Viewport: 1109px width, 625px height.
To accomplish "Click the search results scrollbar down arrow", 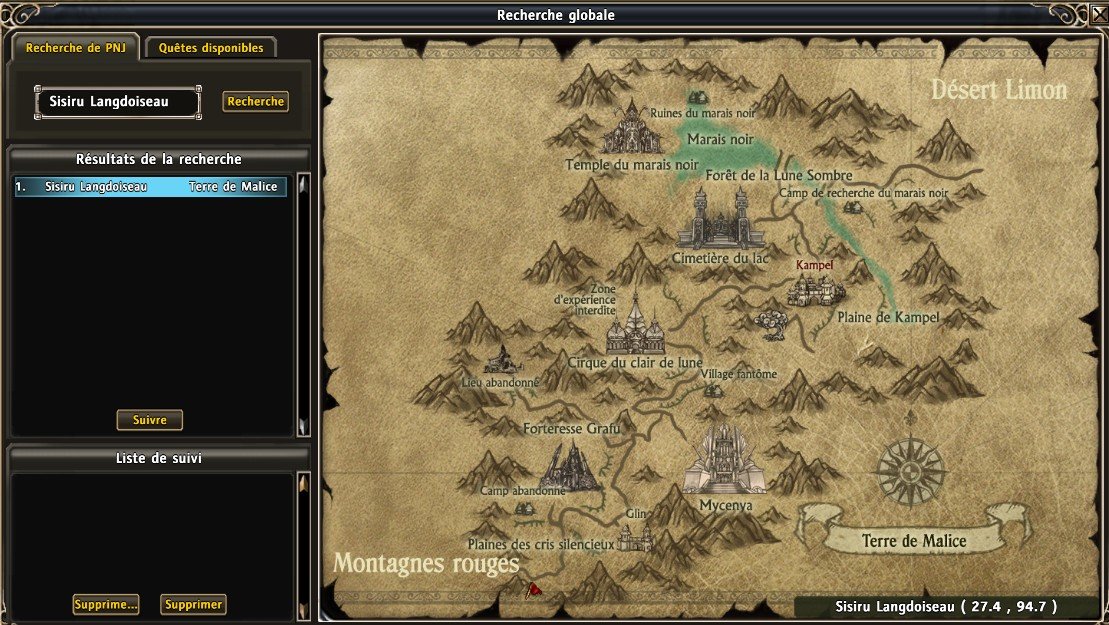I will 304,428.
